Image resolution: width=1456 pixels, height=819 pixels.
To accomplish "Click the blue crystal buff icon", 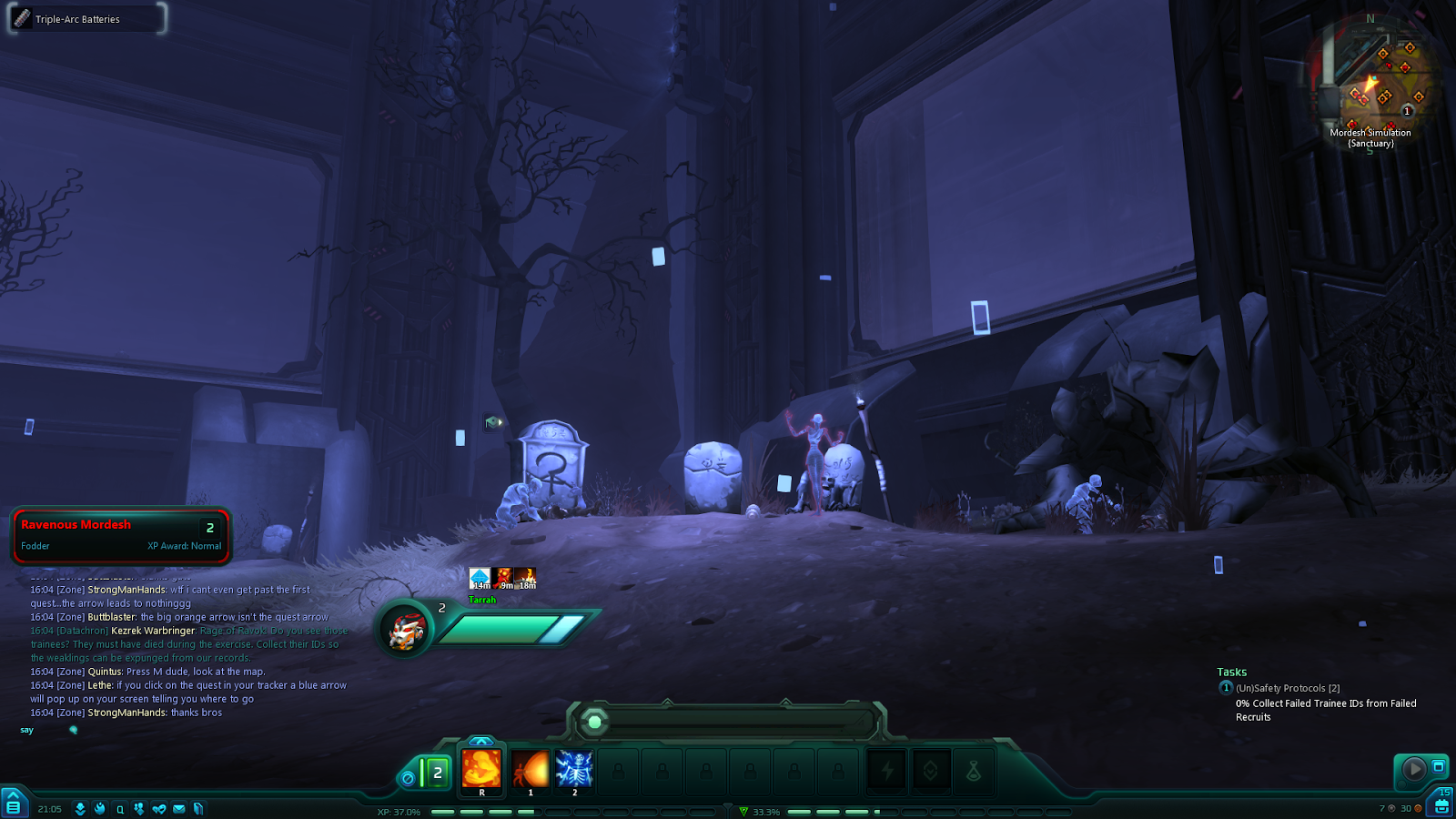I will pyautogui.click(x=480, y=578).
